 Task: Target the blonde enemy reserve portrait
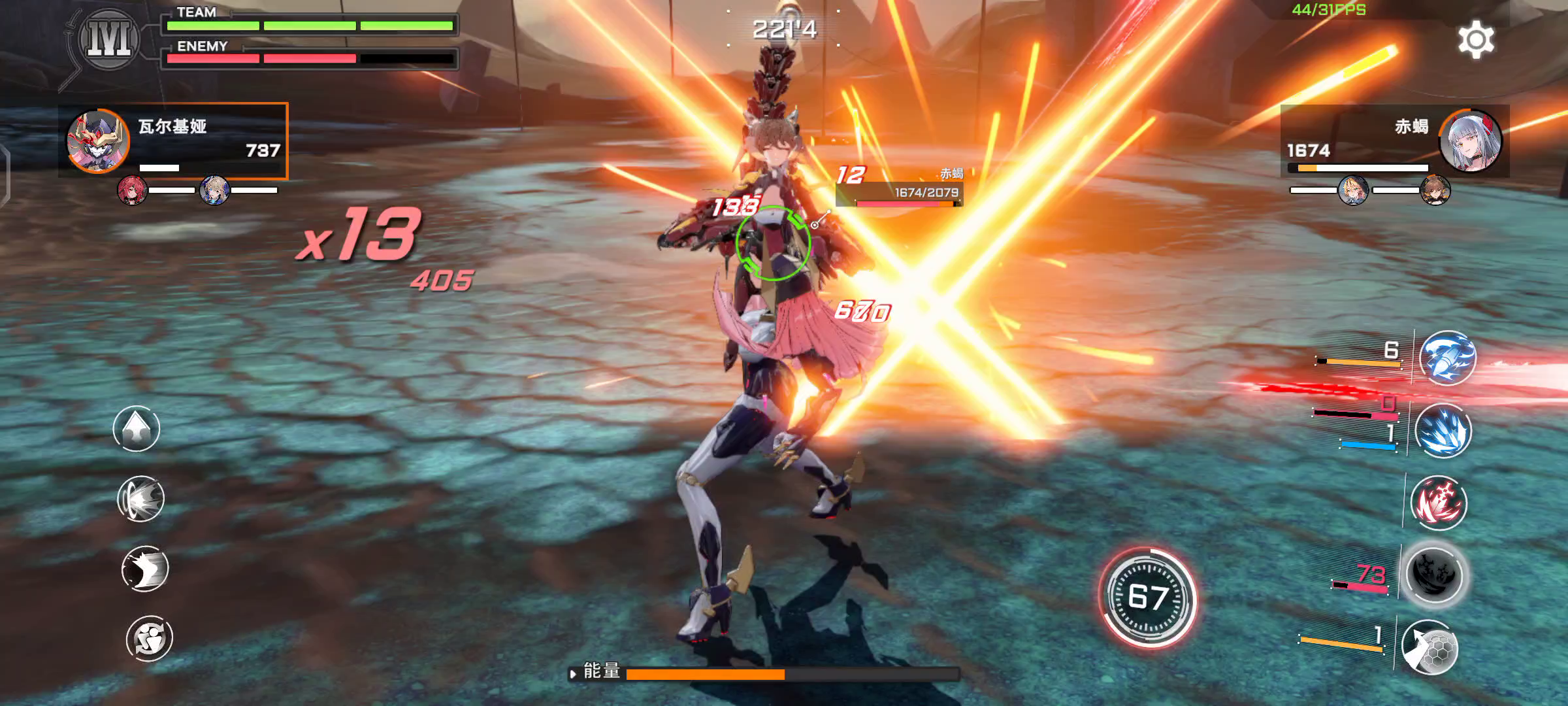click(1352, 190)
